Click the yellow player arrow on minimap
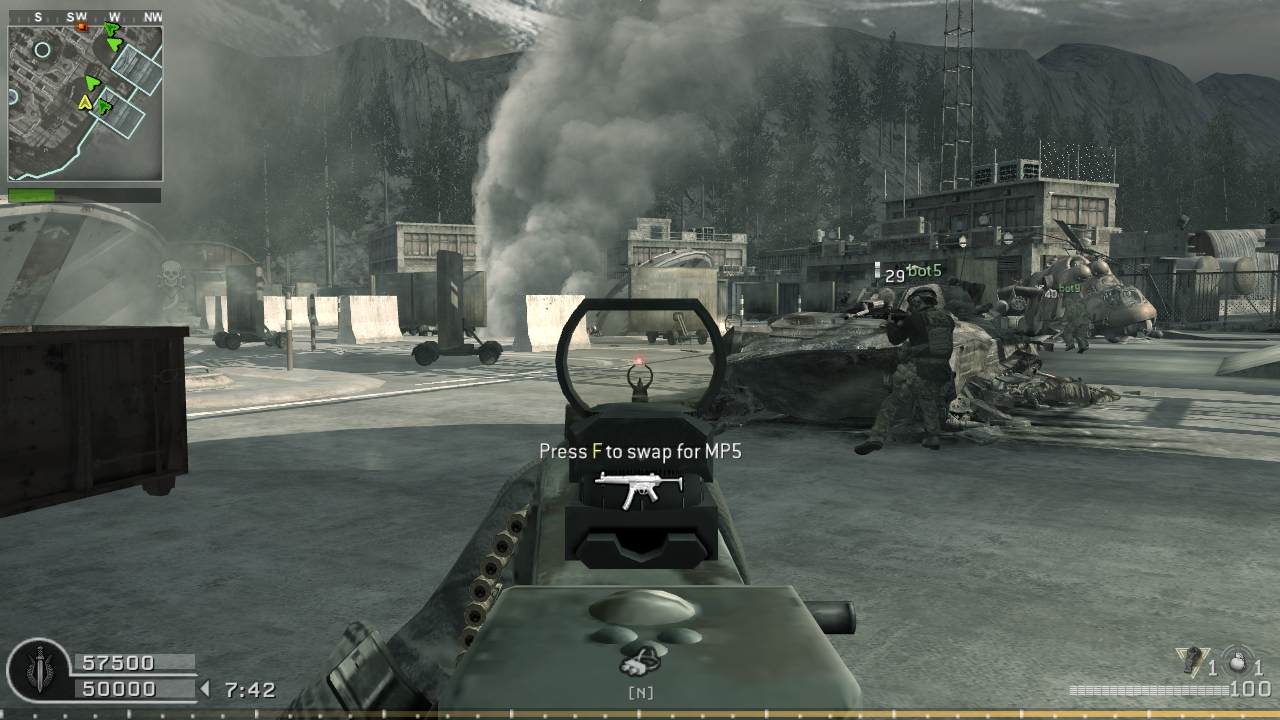Image resolution: width=1280 pixels, height=720 pixels. coord(85,102)
